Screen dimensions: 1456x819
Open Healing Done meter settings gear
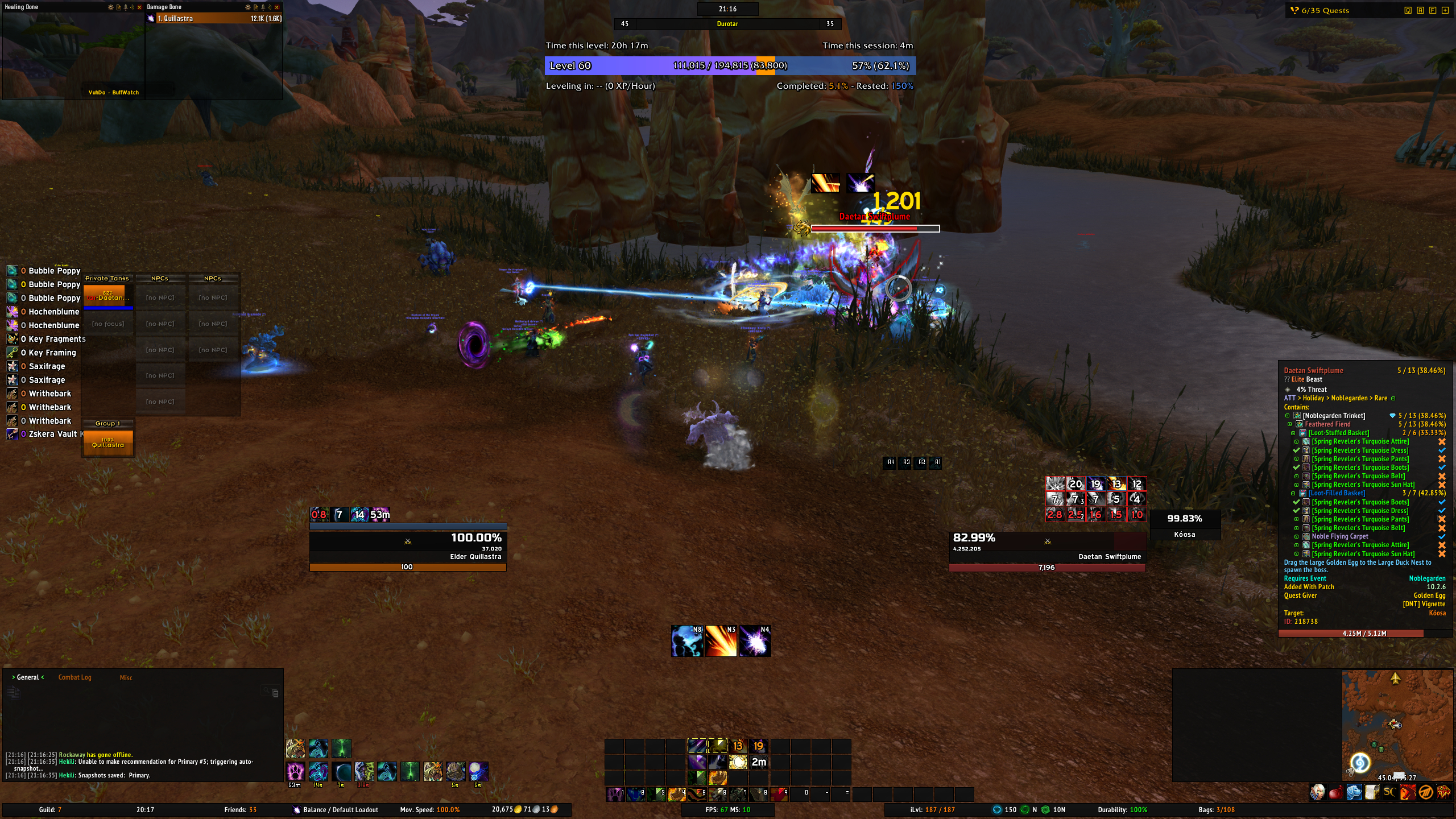(x=110, y=7)
